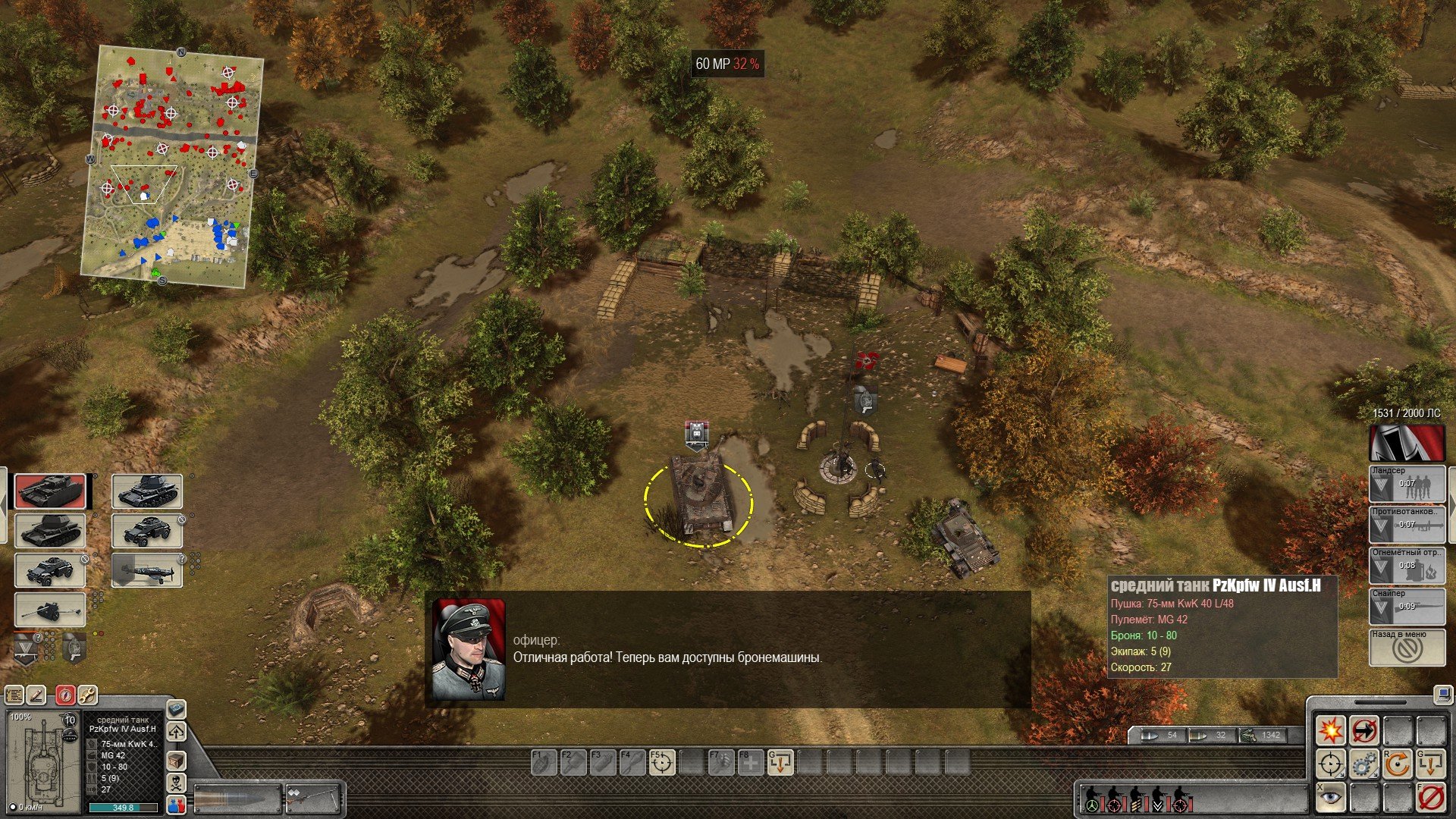Image resolution: width=1456 pixels, height=819 pixels.
Task: Open the red compass button
Action: [65, 695]
